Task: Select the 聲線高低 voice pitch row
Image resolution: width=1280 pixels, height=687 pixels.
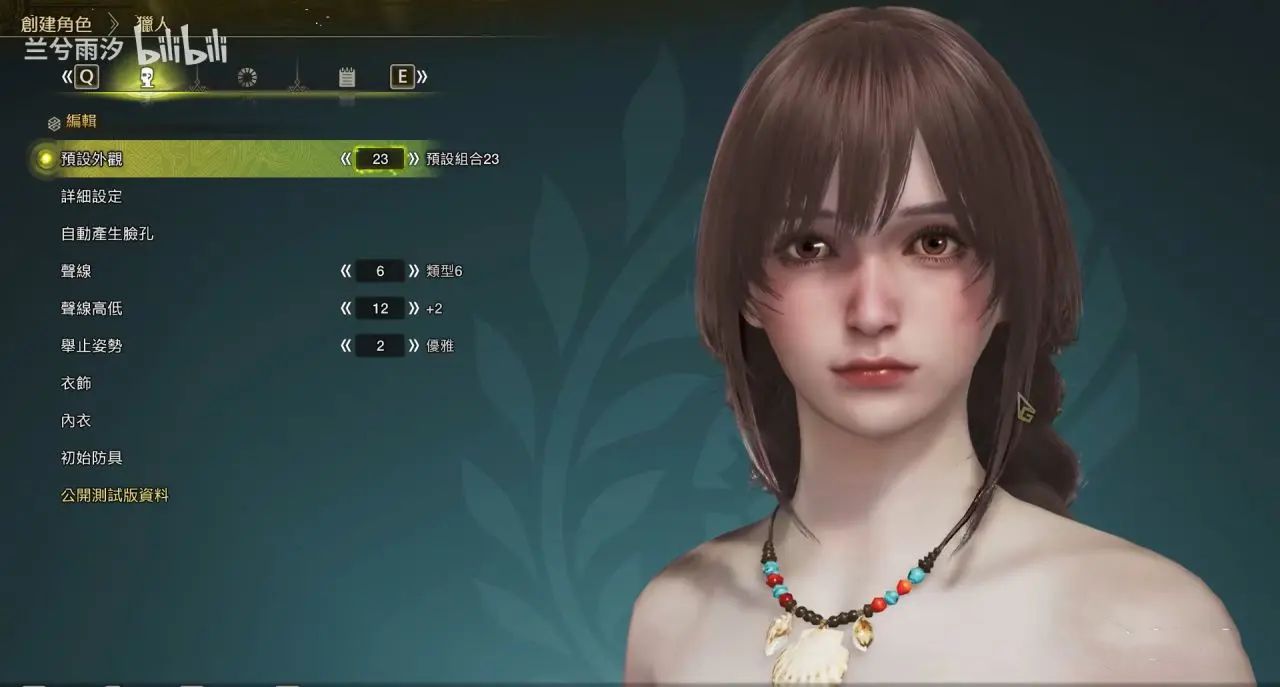Action: (x=91, y=309)
